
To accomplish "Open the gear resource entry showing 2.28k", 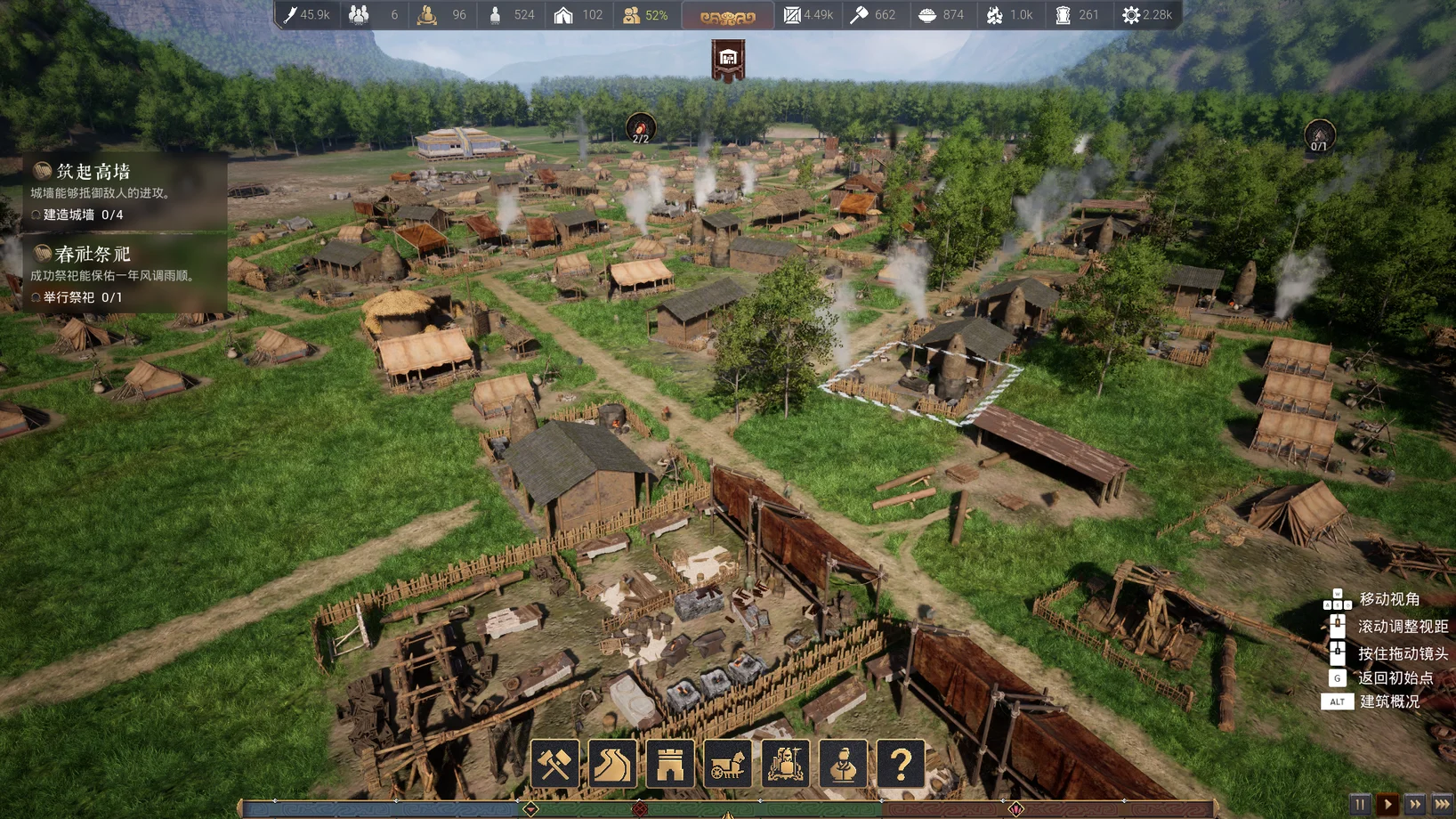I will click(1147, 15).
